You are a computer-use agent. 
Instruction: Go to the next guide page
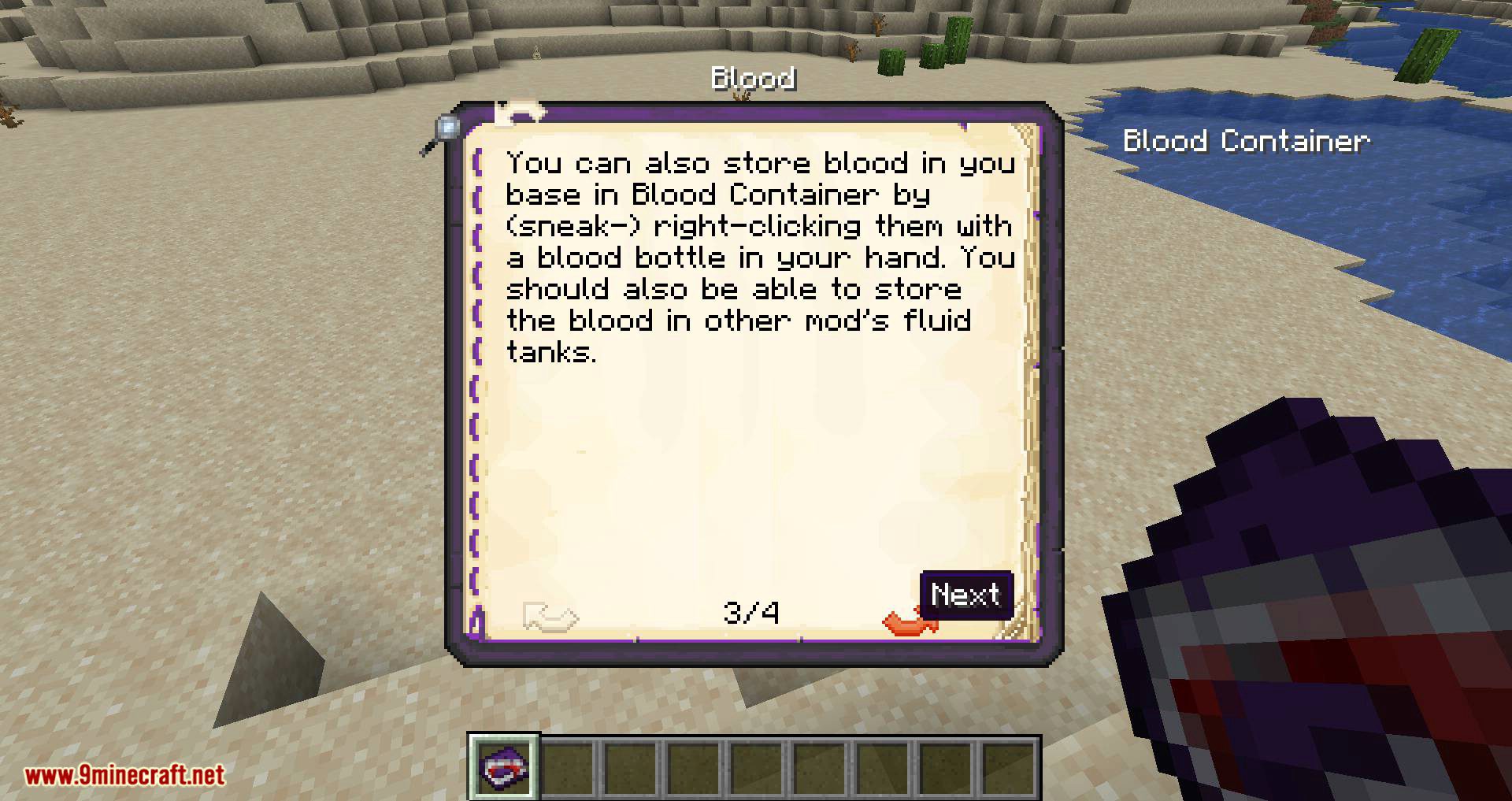click(x=910, y=621)
